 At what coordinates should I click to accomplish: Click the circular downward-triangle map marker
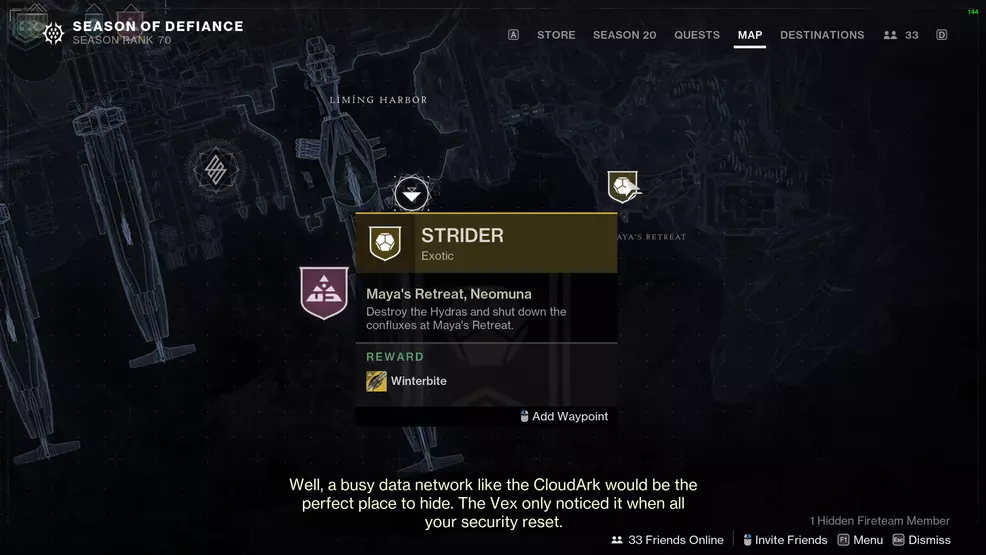pos(412,193)
